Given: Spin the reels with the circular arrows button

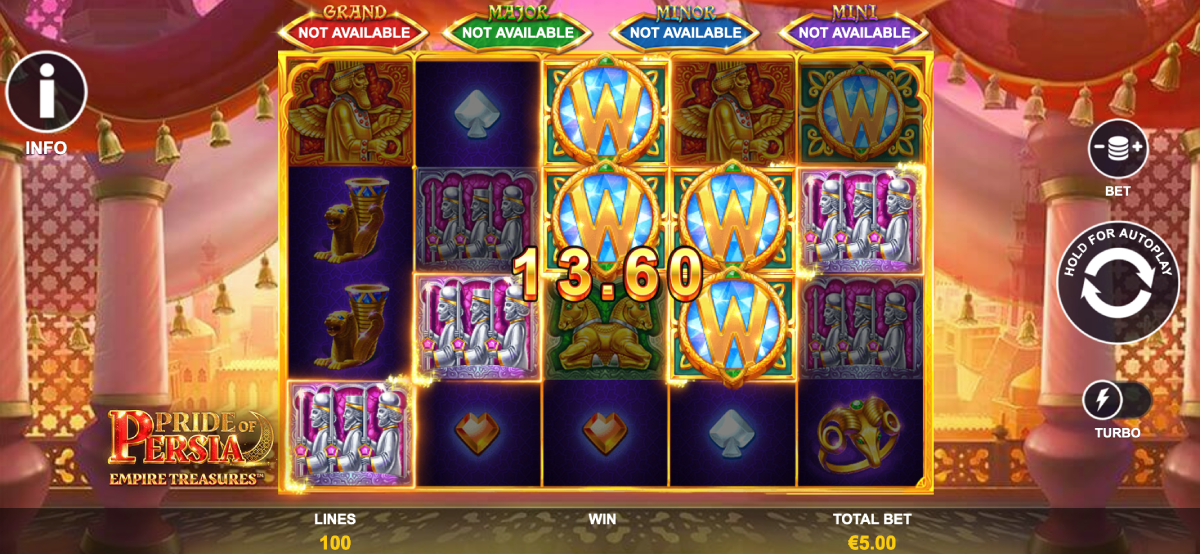Looking at the screenshot, I should coord(1120,283).
